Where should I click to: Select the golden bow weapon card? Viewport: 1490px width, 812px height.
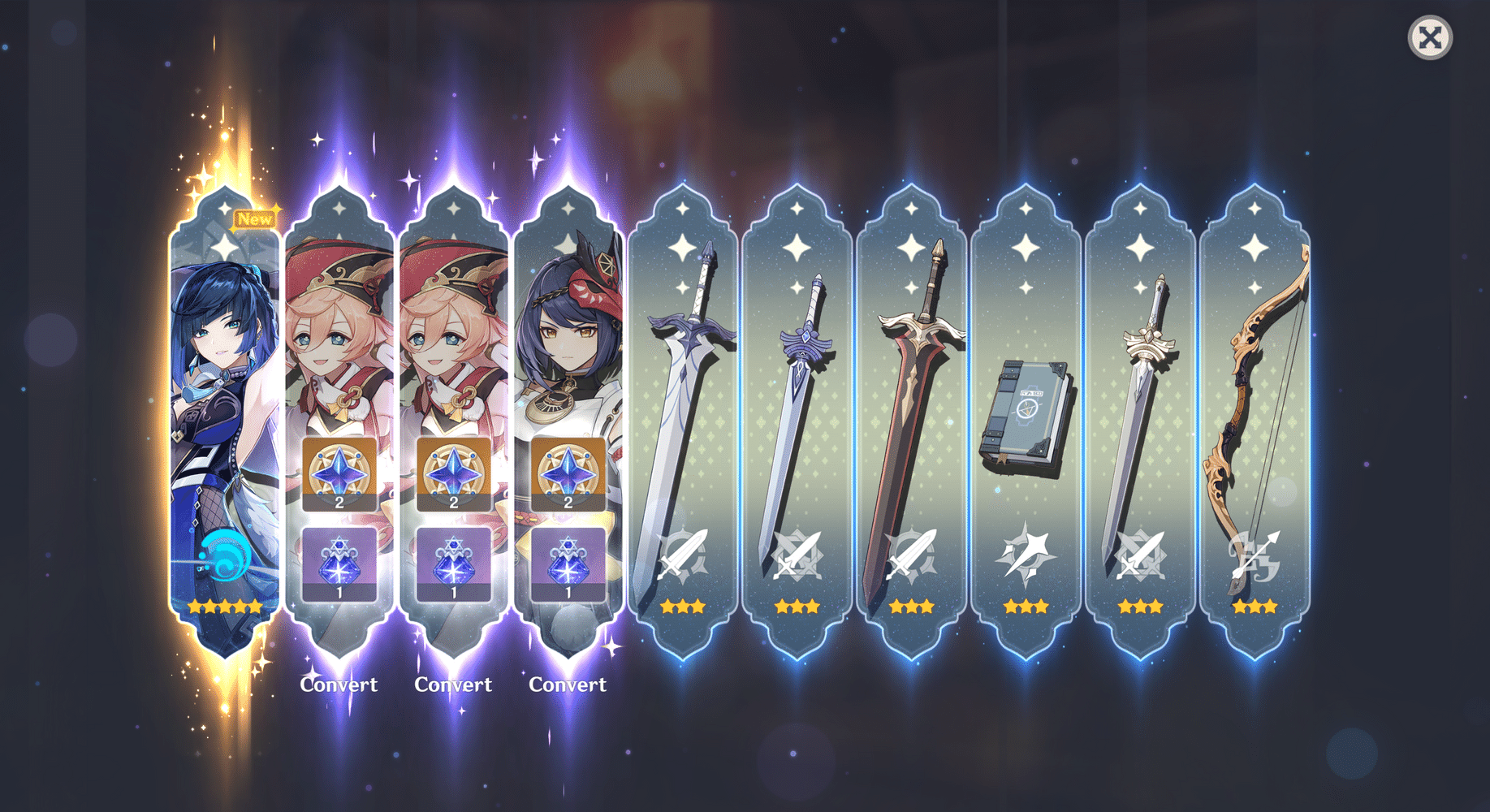(x=1254, y=406)
